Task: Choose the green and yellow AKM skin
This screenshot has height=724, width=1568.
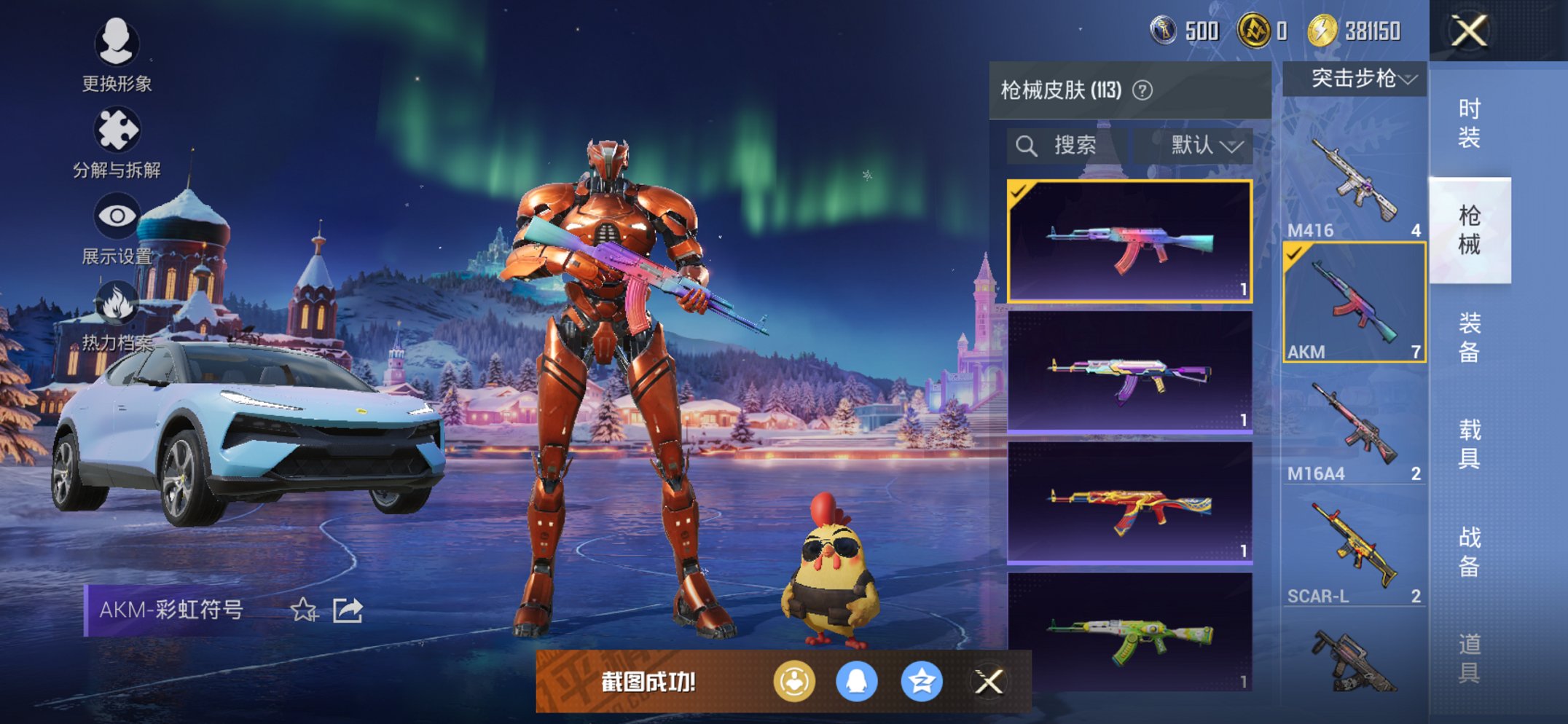Action: 1129,631
